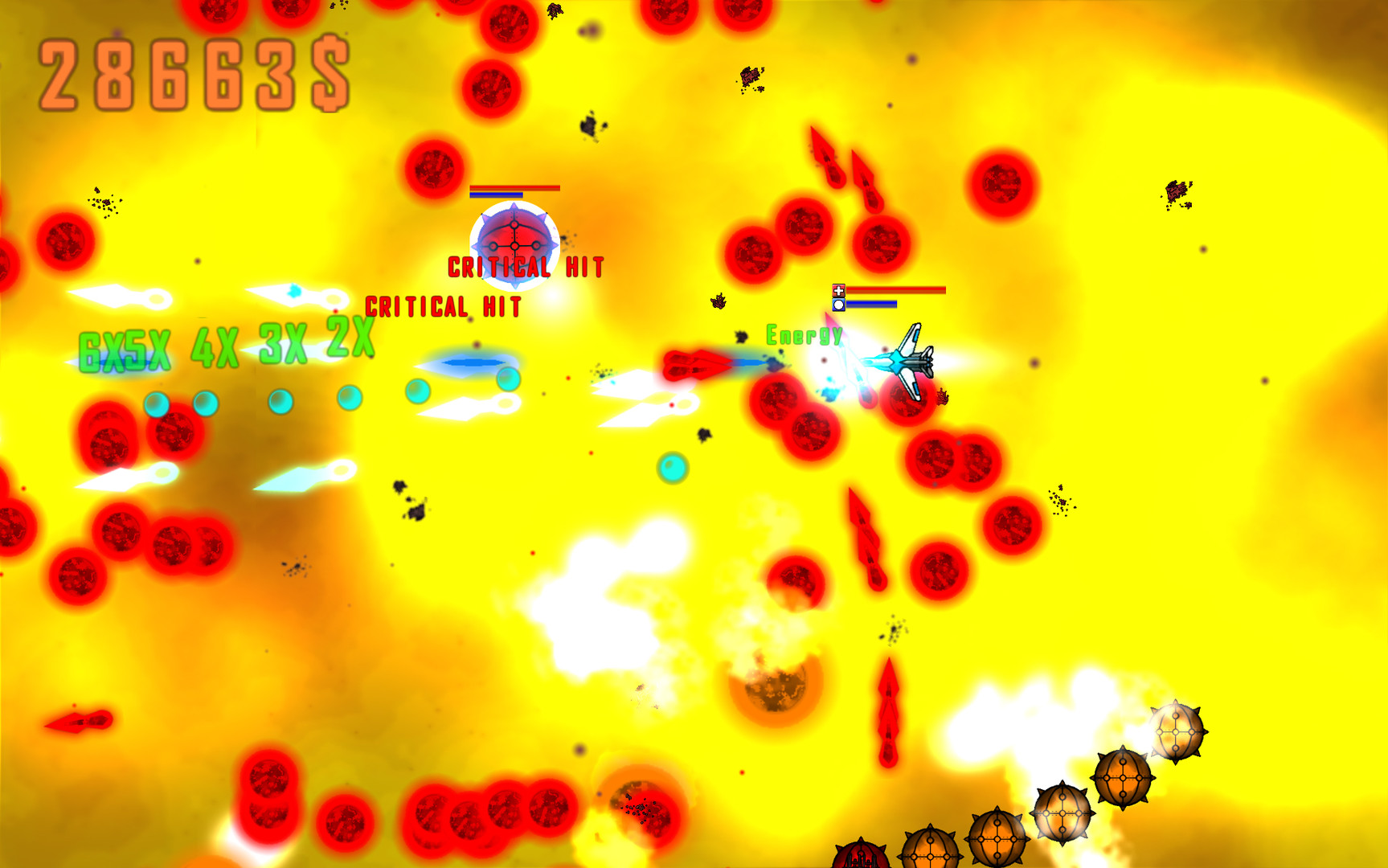Click the blue energy orb icon under the cross
The height and width of the screenshot is (868, 1388).
[x=838, y=306]
